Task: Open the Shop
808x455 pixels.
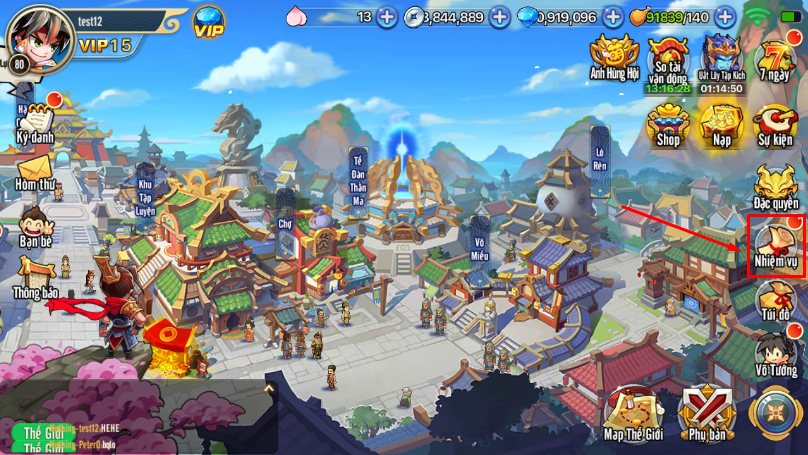Action: tap(667, 124)
